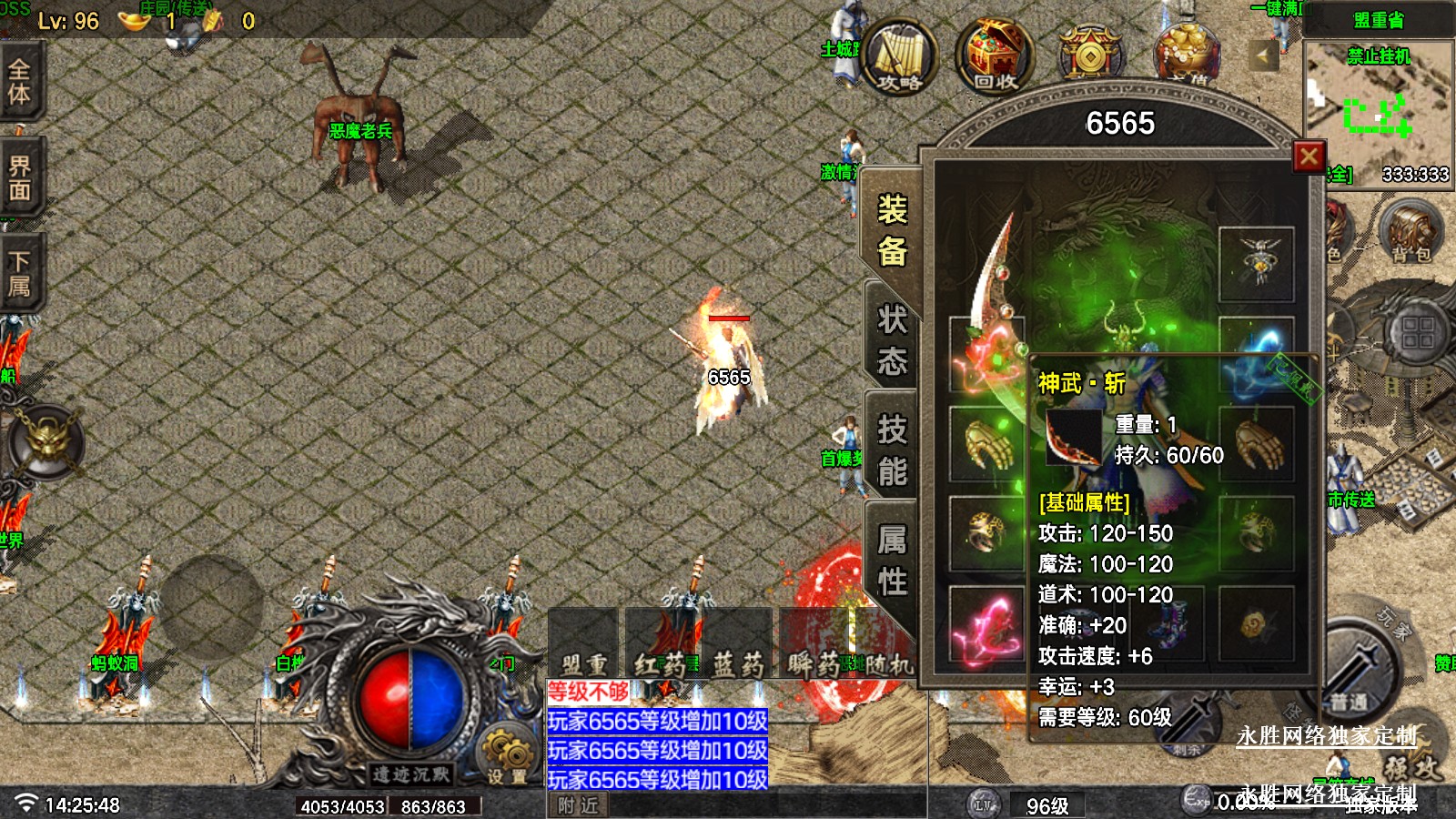1456x819 pixels.
Task: Select the 装备 equipment tab
Action: click(x=892, y=230)
